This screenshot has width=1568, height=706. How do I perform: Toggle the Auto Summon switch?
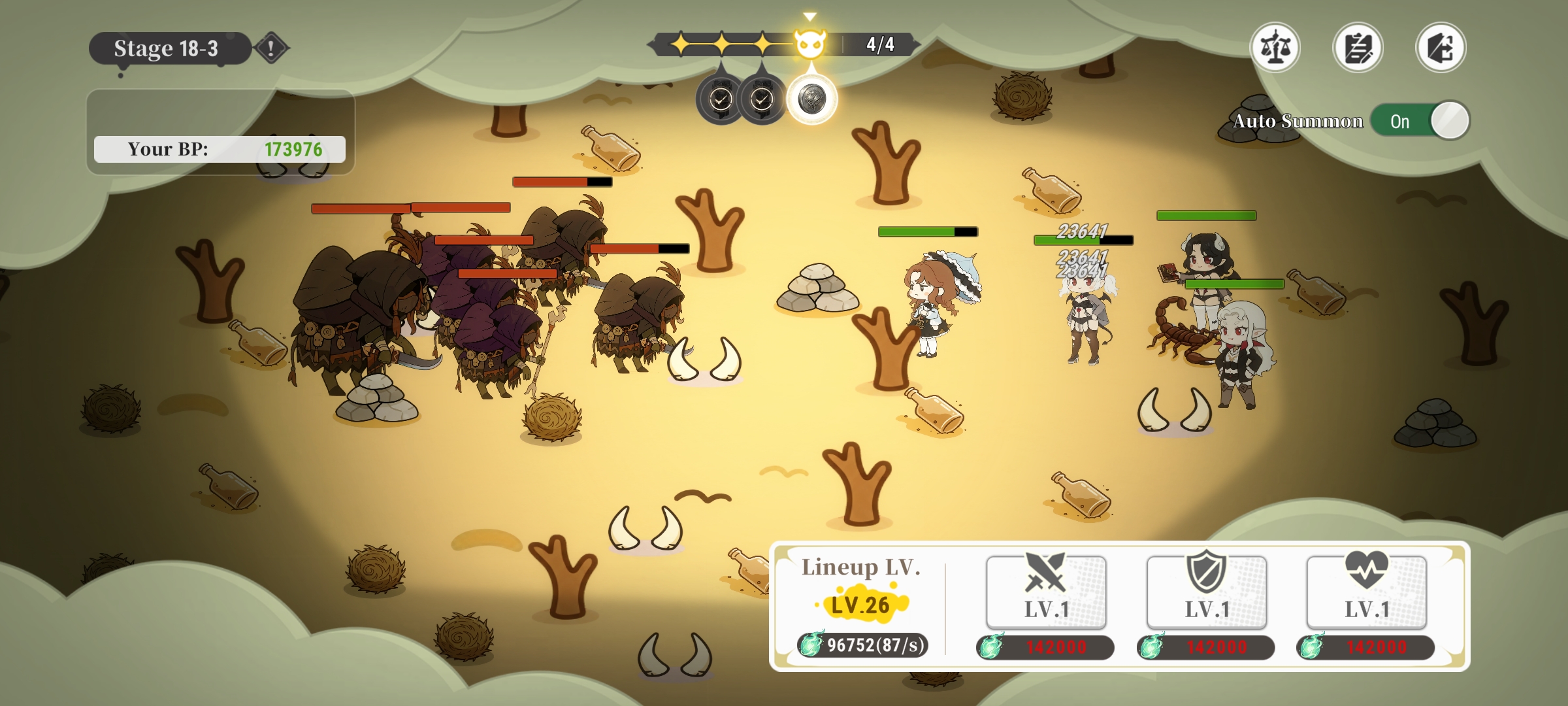tap(1419, 121)
